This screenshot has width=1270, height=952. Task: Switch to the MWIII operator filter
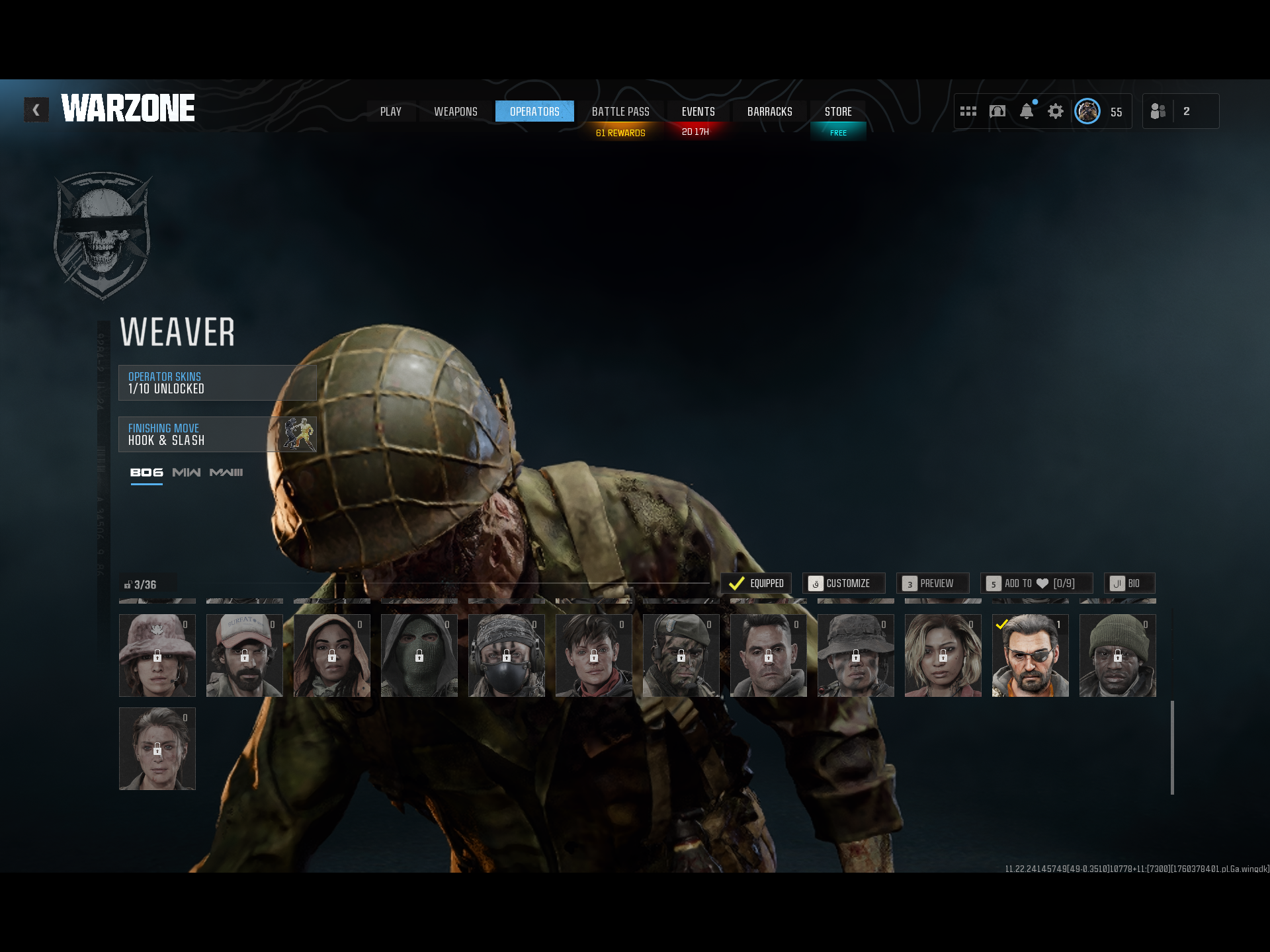pos(226,473)
